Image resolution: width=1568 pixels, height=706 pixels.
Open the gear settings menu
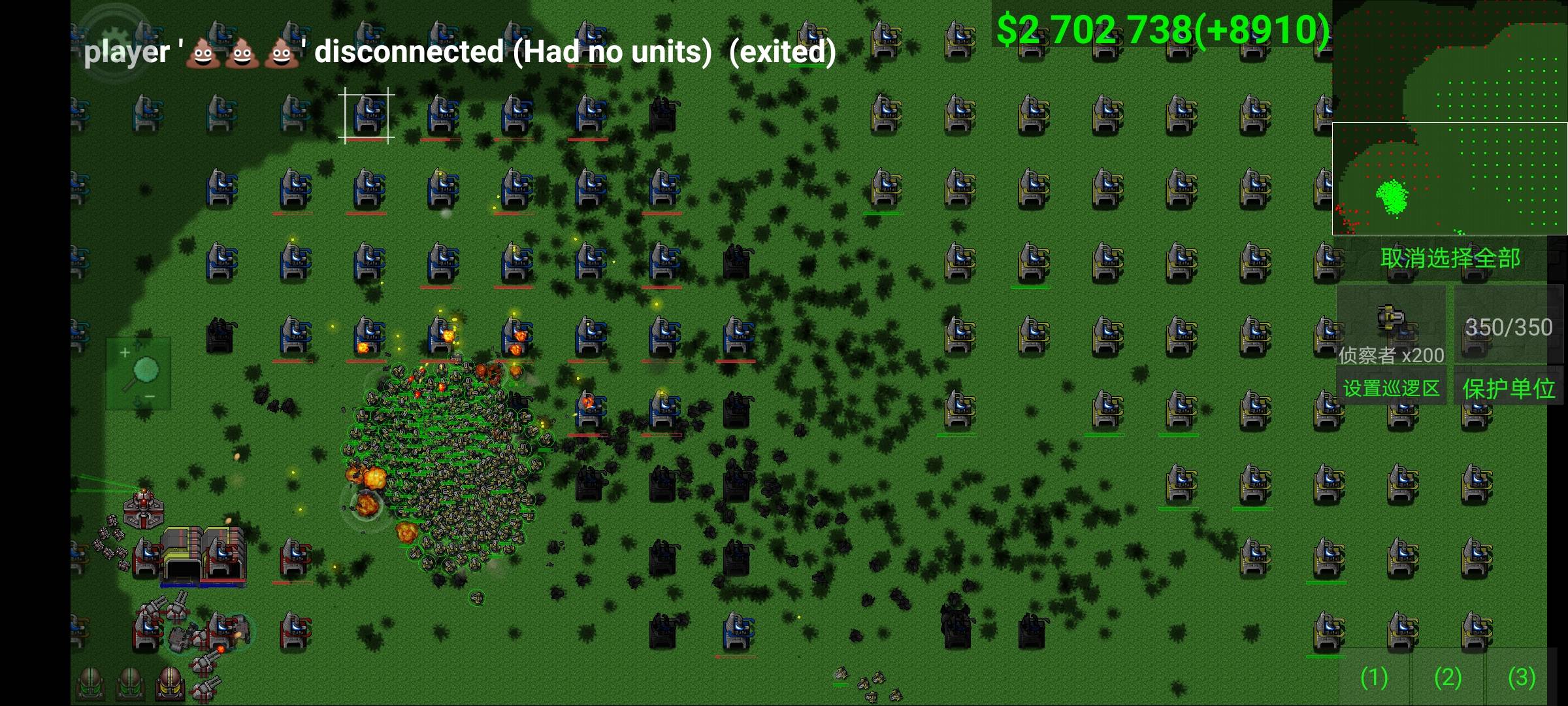click(x=113, y=36)
